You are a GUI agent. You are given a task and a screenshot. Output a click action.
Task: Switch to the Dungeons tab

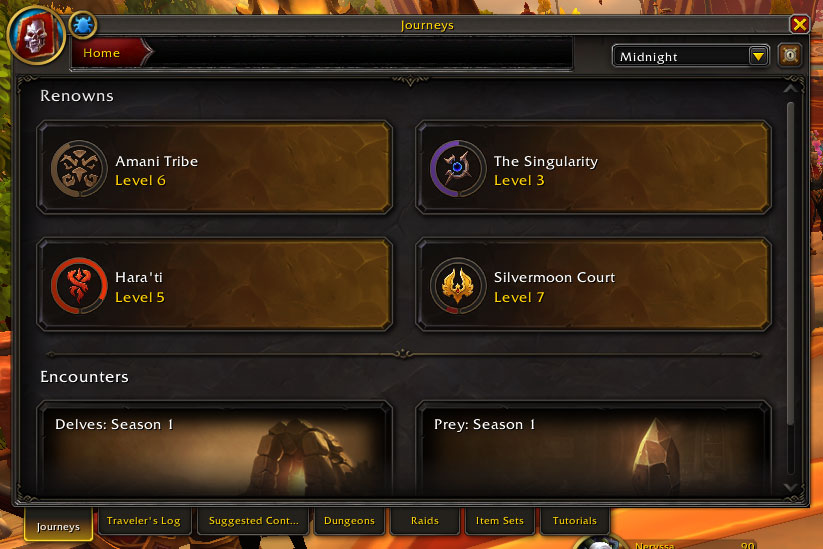click(x=349, y=521)
